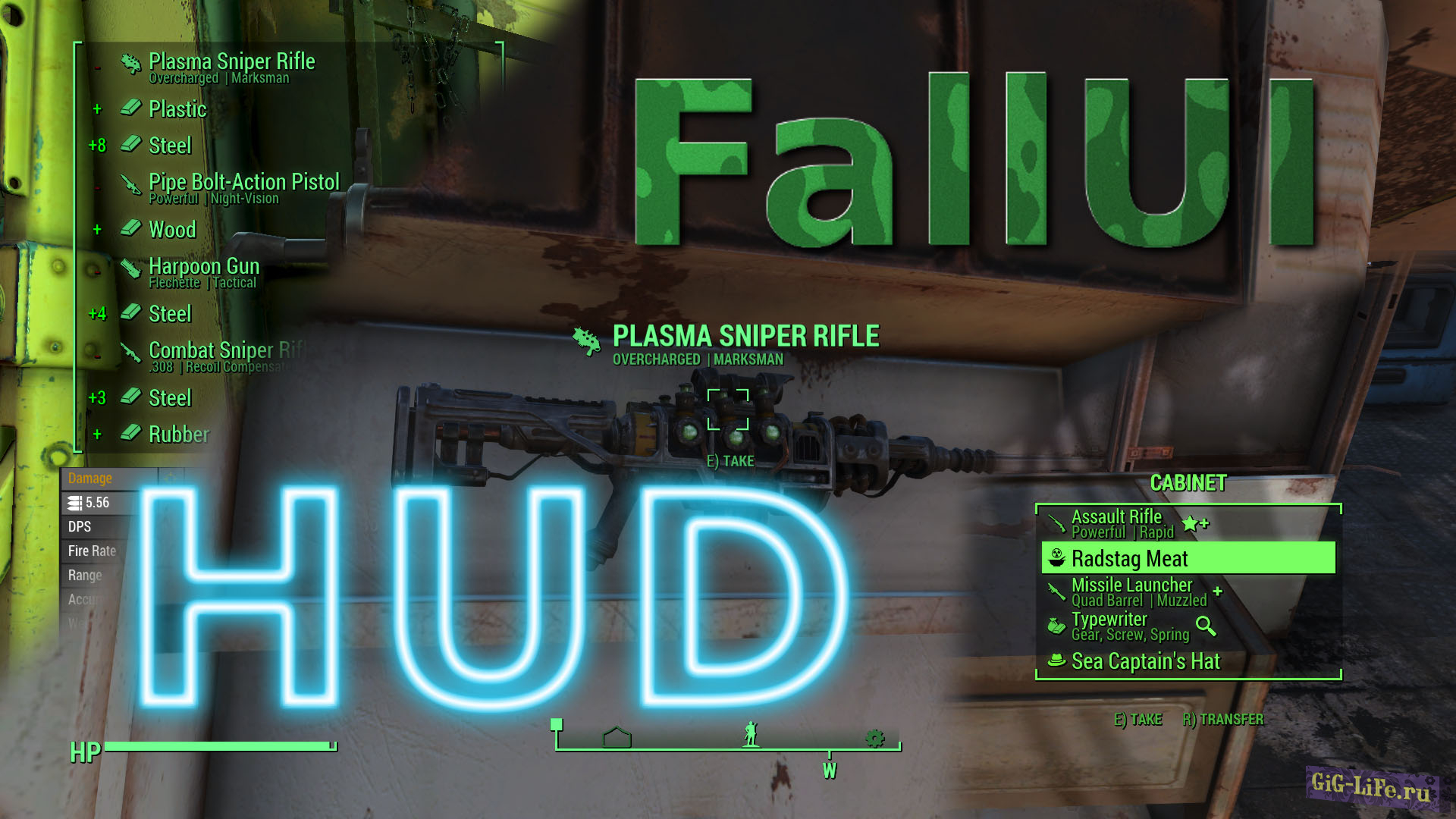This screenshot has width=1456, height=819.
Task: Select the Sea Captain's Hat icon
Action: 1056,661
